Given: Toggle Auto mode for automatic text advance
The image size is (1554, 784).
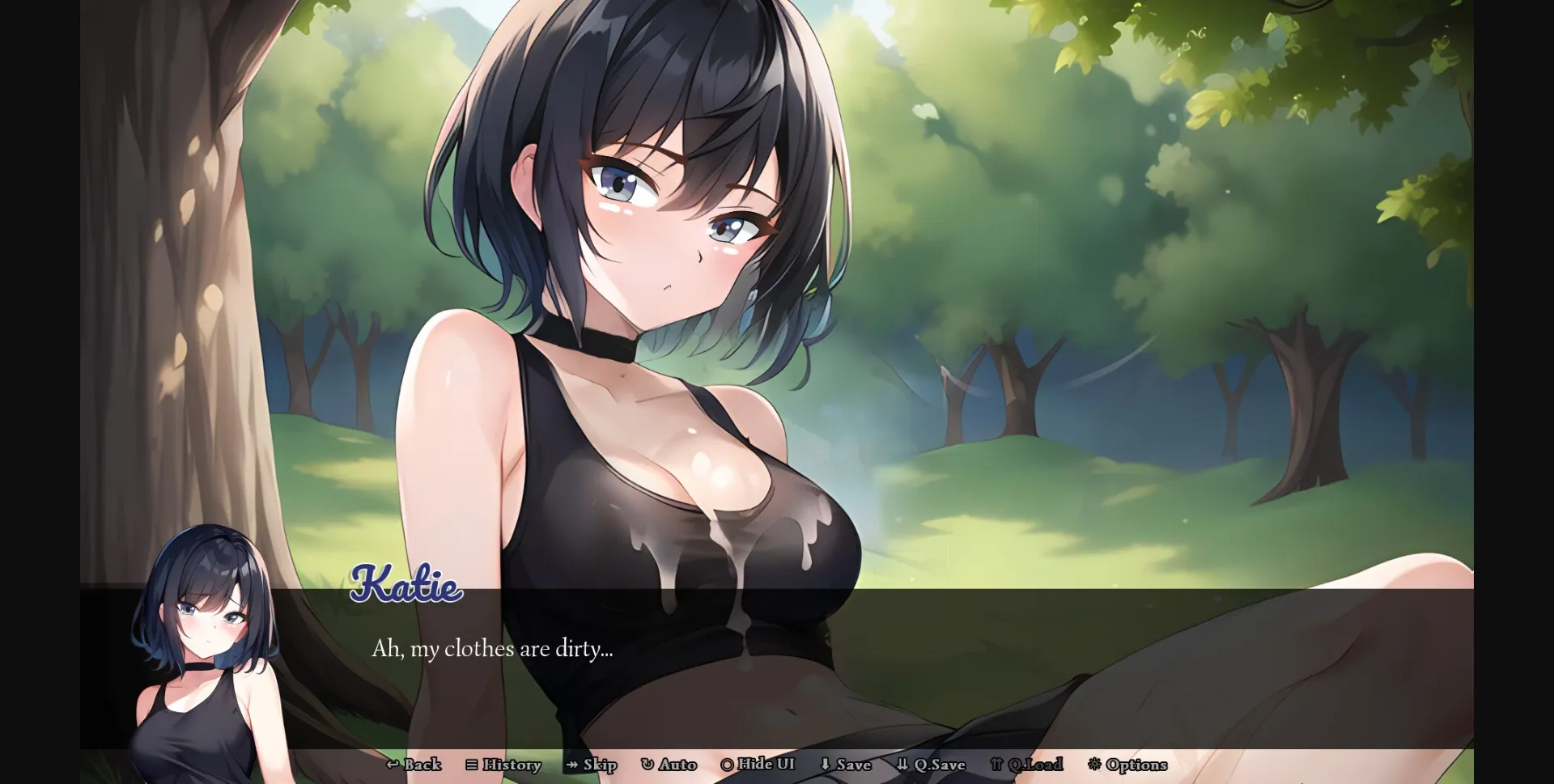Looking at the screenshot, I should coord(670,765).
